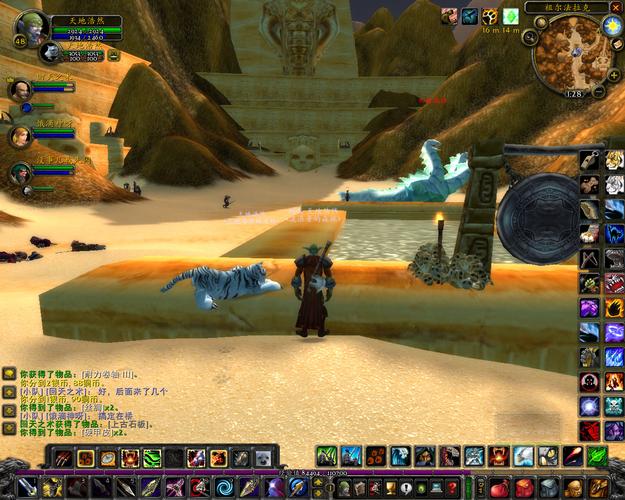Target the green-hooded party member portrait
The width and height of the screenshot is (625, 500).
pyautogui.click(x=19, y=174)
